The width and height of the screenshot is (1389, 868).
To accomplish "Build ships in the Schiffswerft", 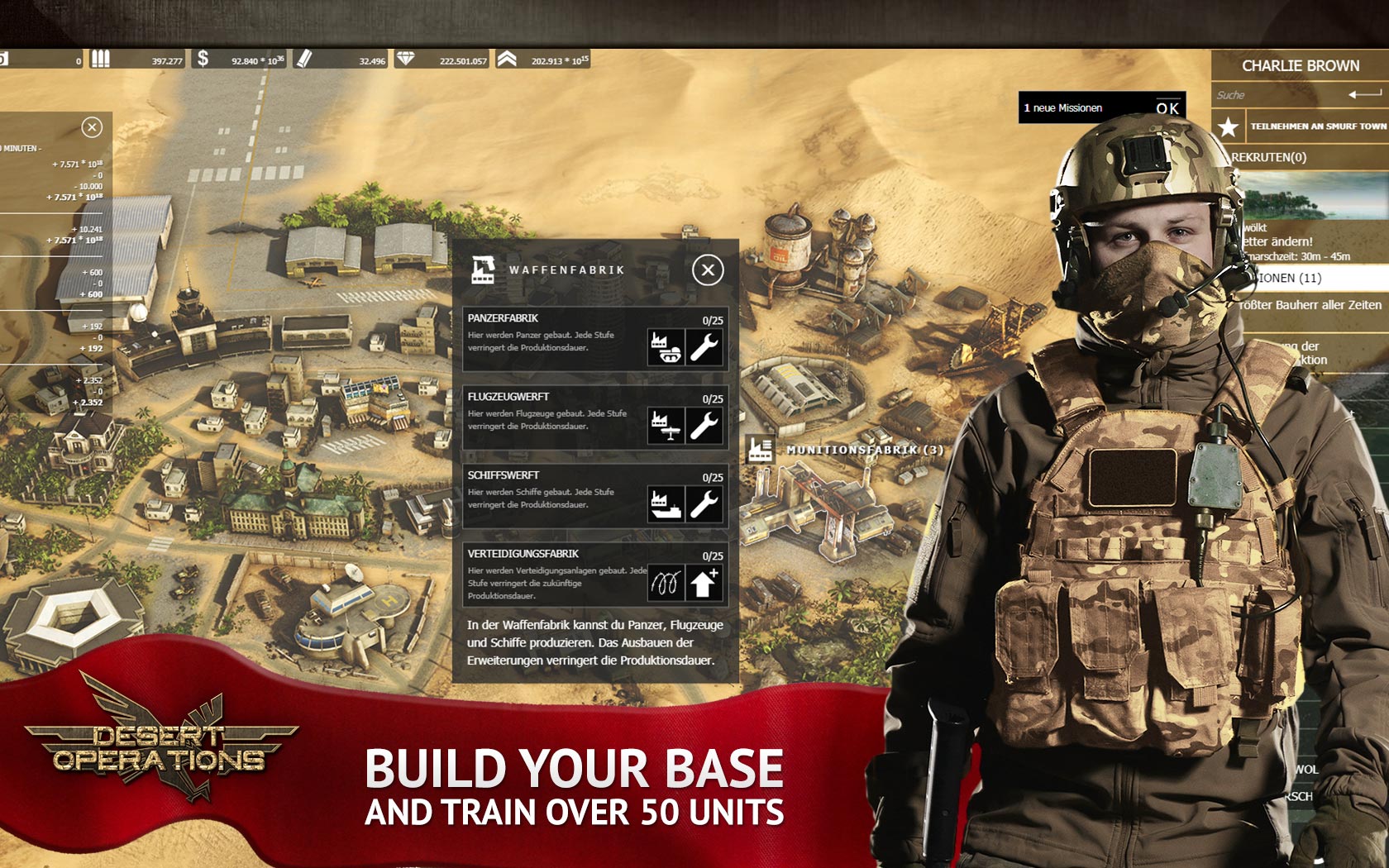I will (666, 504).
